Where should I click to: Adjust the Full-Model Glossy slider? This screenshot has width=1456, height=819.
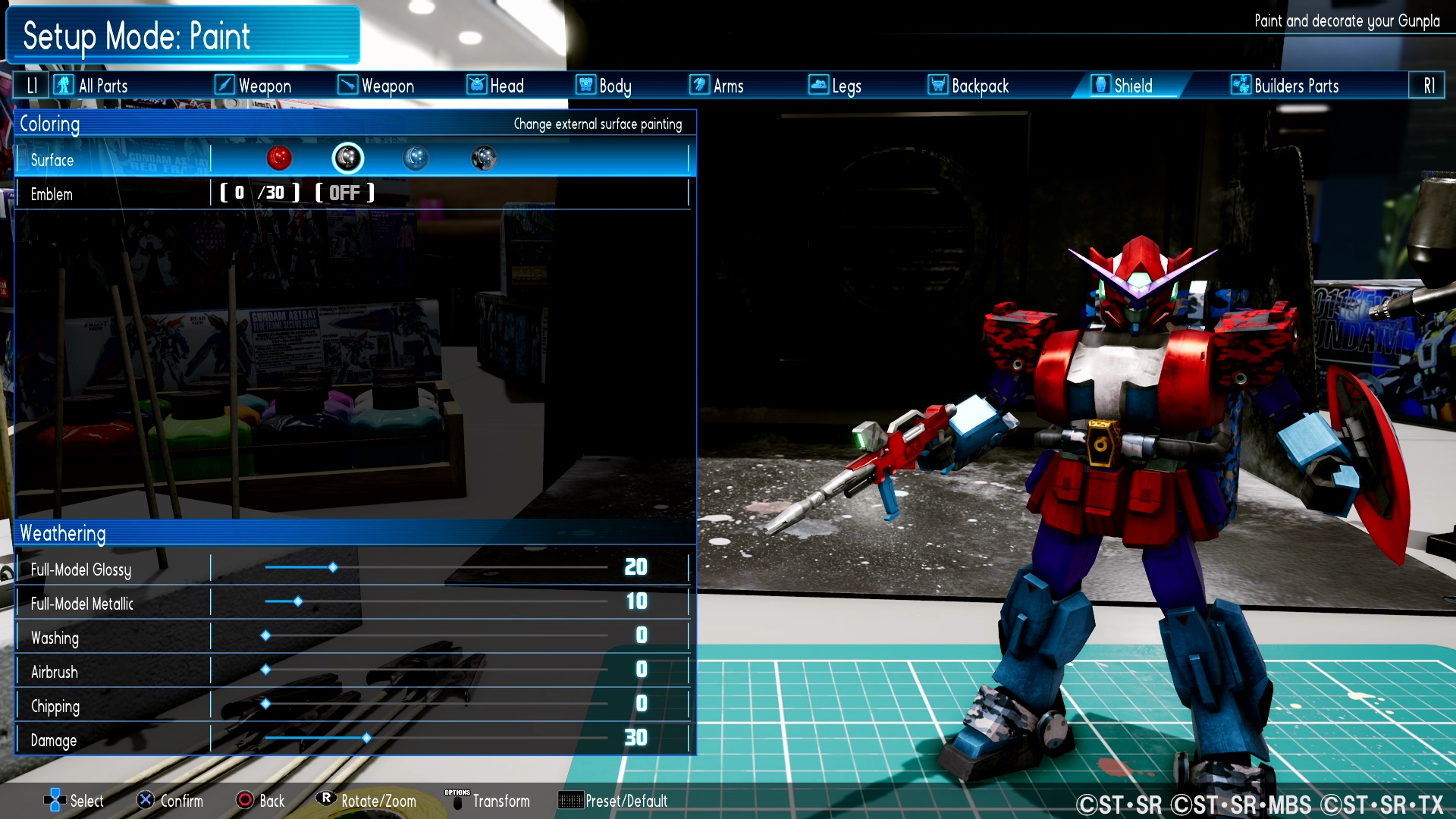333,567
